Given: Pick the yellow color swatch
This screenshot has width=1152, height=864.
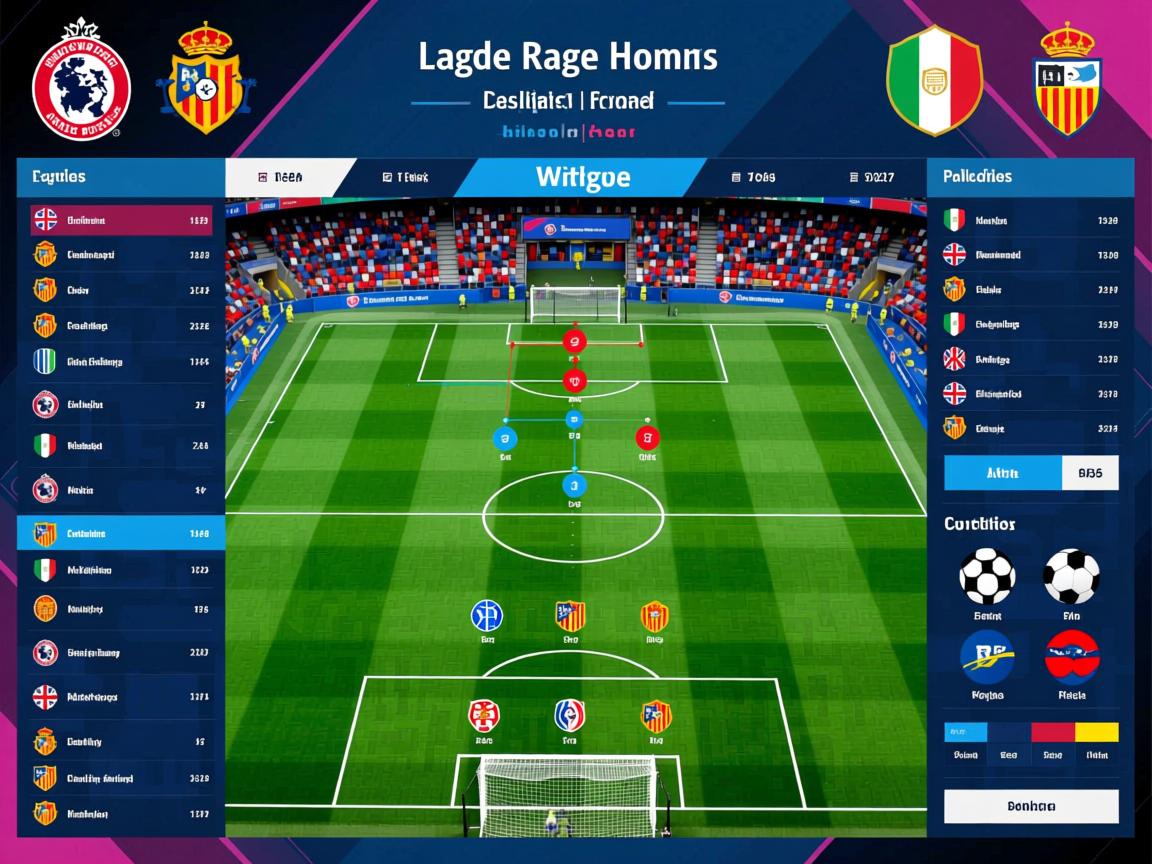Looking at the screenshot, I should click(x=1096, y=733).
